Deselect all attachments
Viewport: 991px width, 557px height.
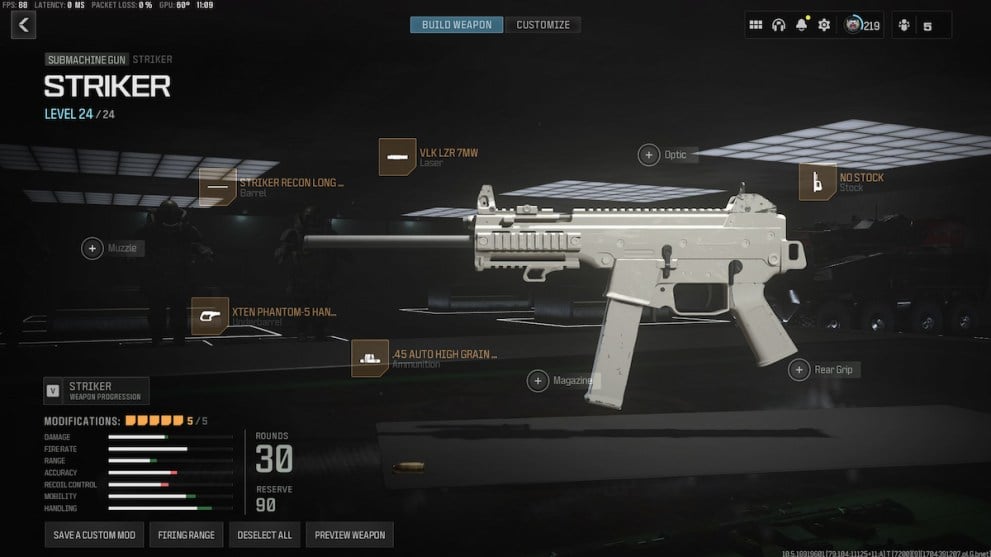(x=264, y=535)
